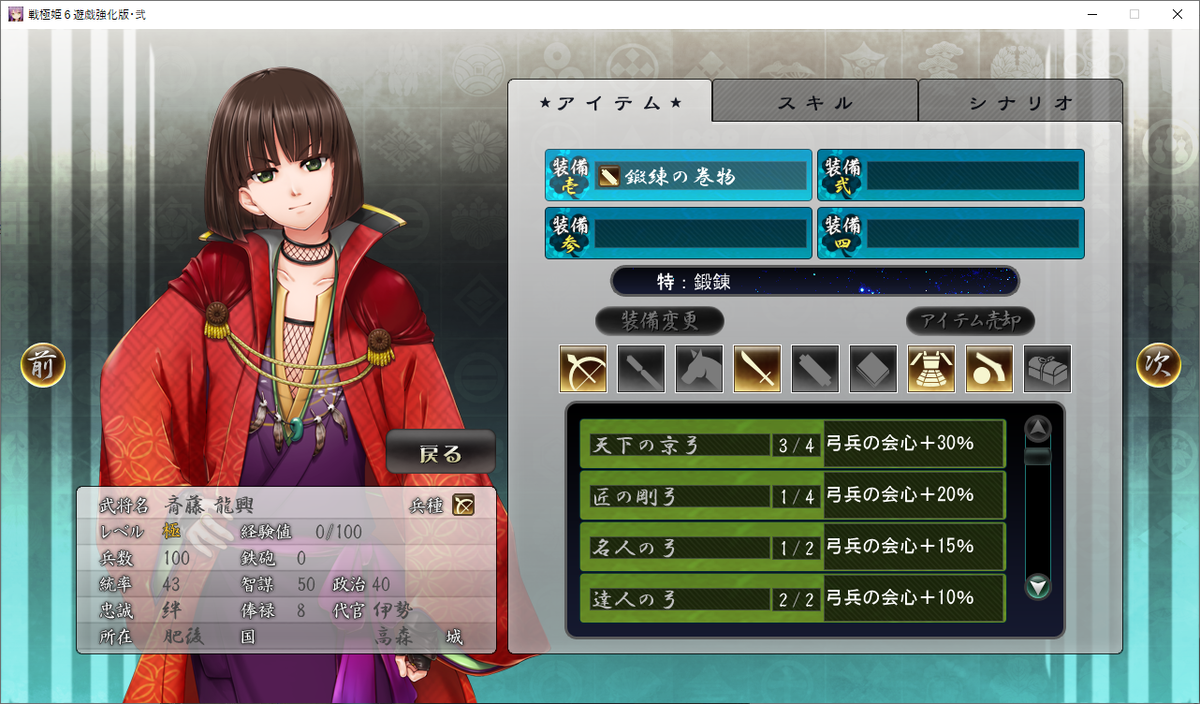The height and width of the screenshot is (704, 1200).
Task: Click the アイテム売却 button
Action: [970, 321]
